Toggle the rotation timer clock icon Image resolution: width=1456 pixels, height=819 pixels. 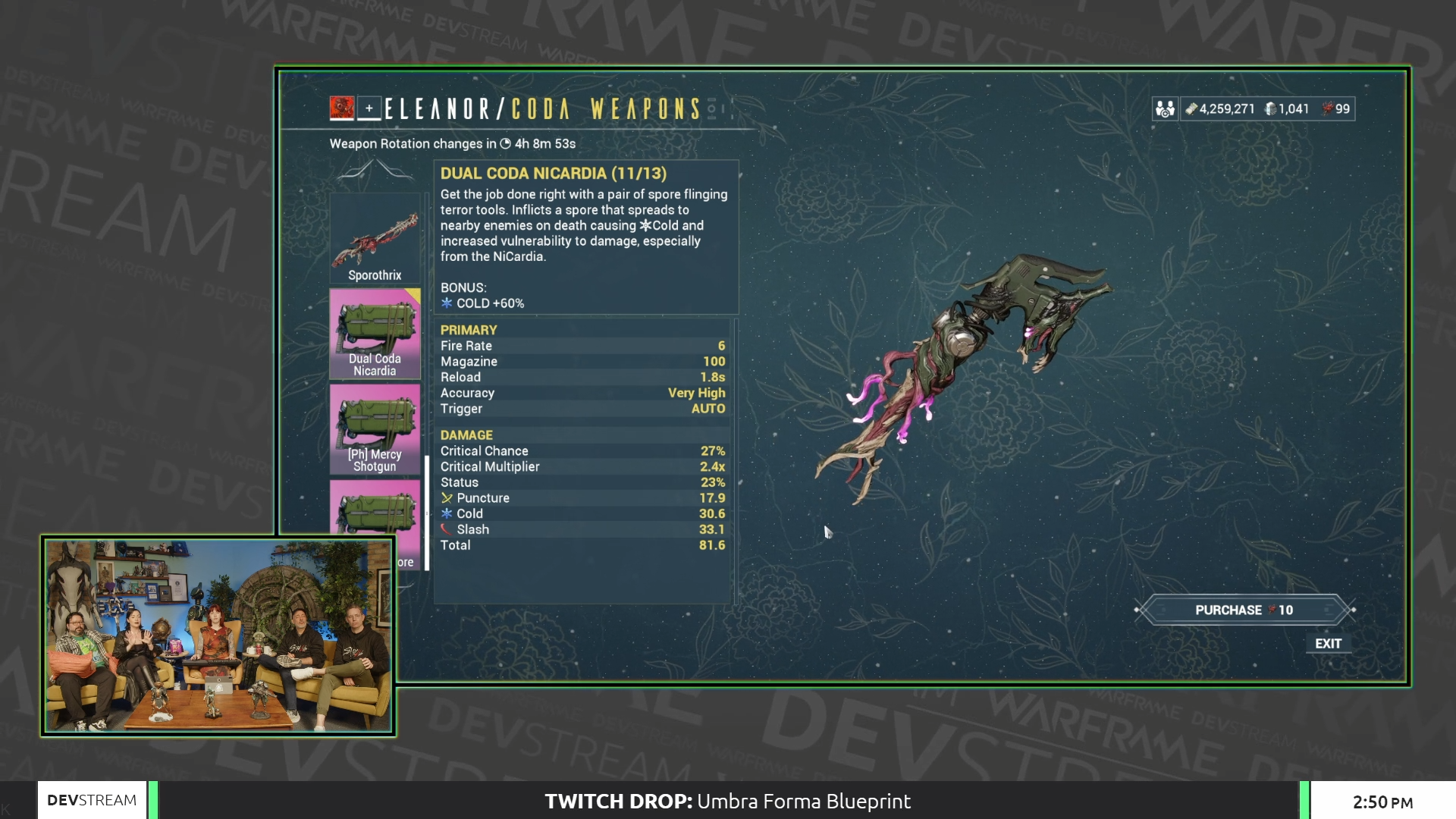coord(505,143)
